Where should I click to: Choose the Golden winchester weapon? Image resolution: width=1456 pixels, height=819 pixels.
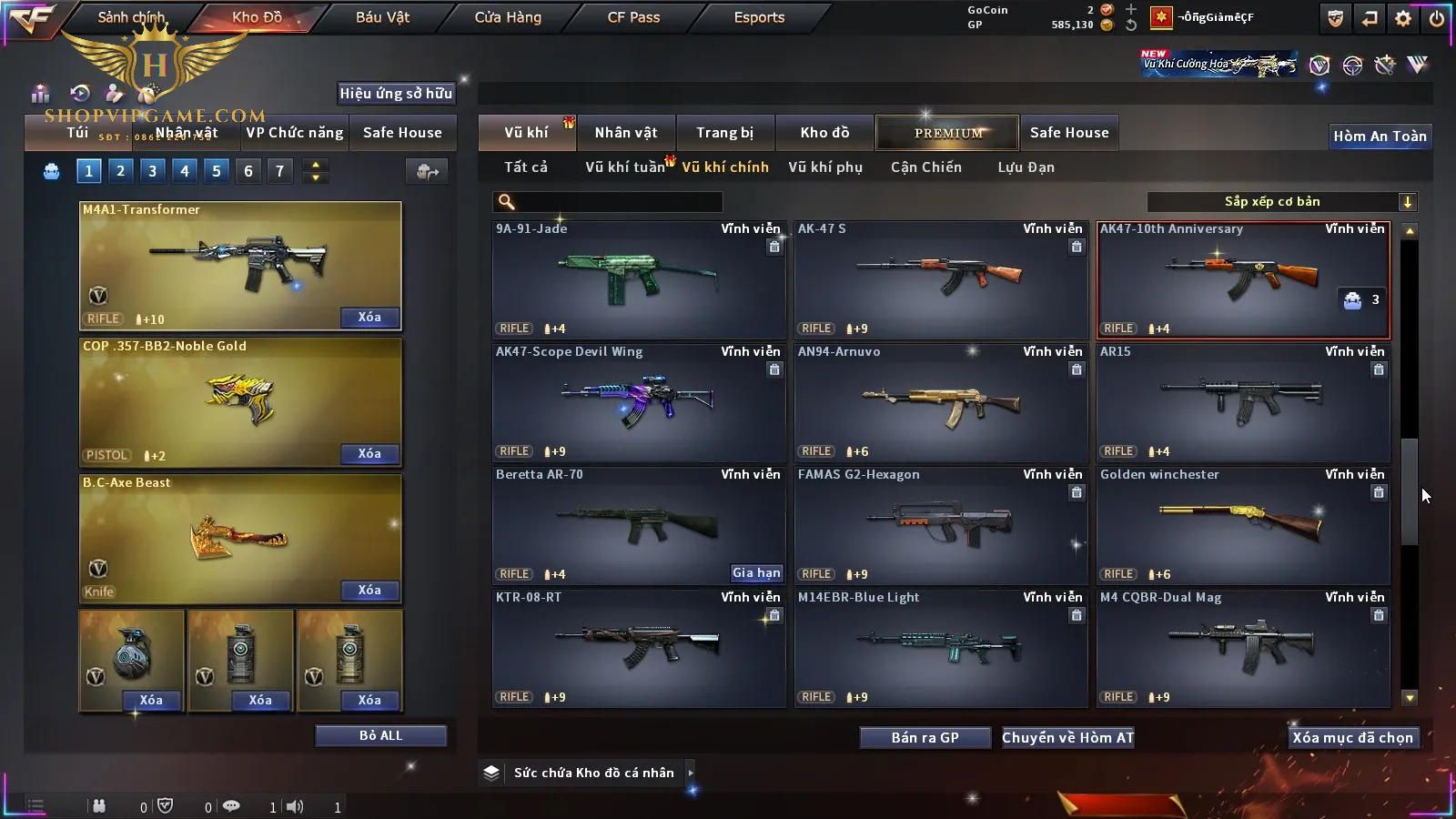pyautogui.click(x=1242, y=524)
